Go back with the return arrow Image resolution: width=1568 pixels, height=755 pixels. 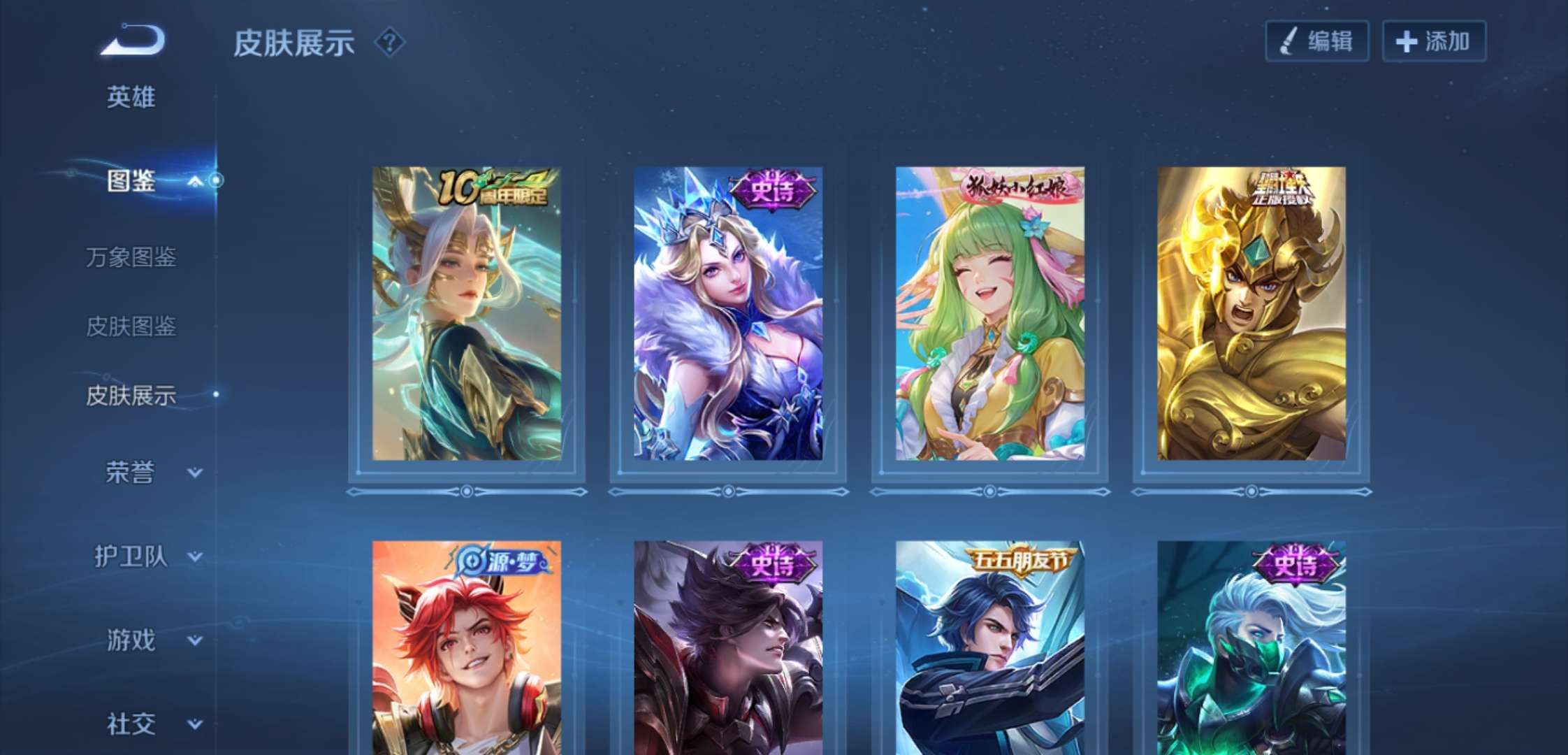(133, 40)
